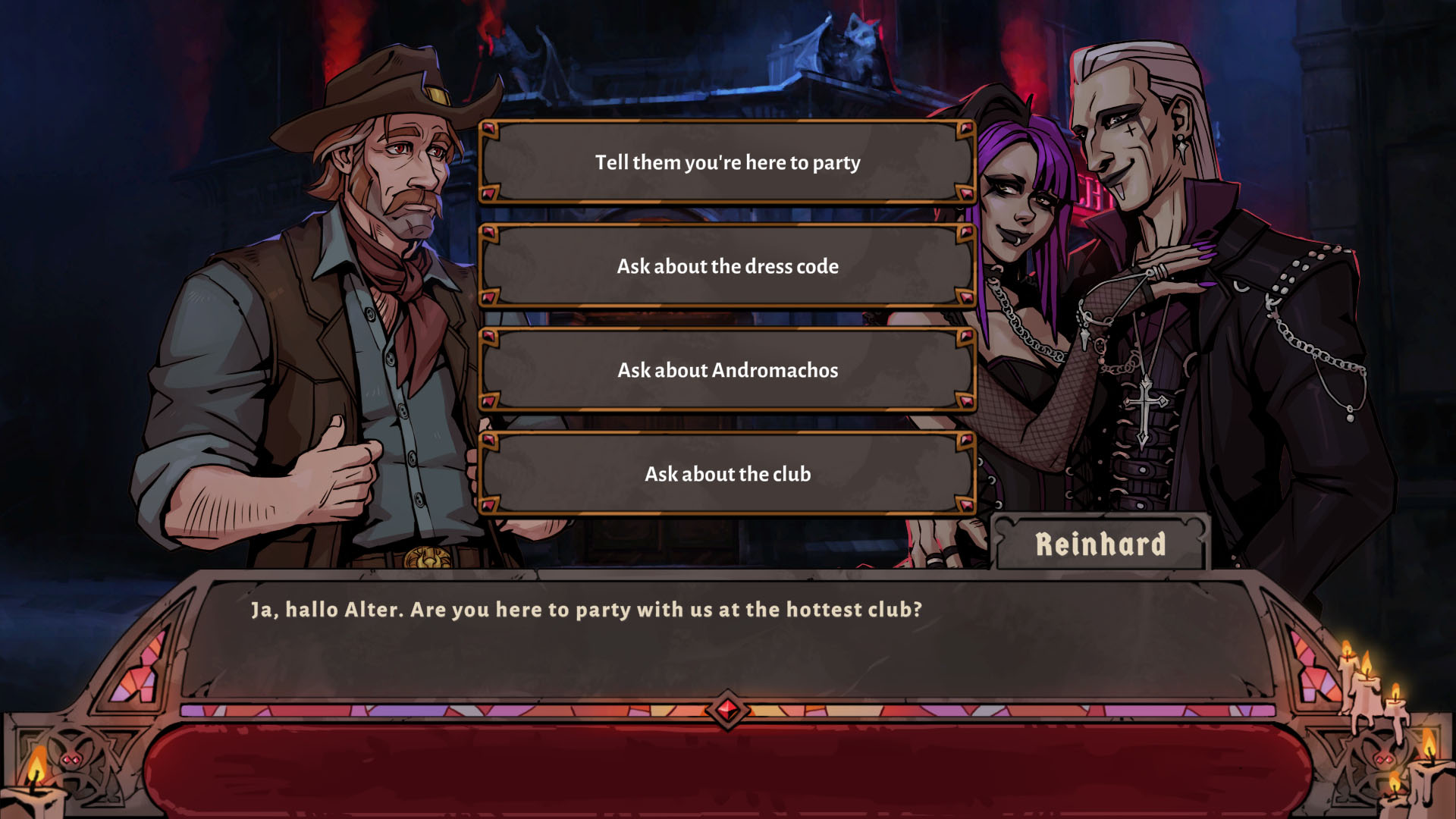
Task: Click the red diamond divider gem
Action: [727, 708]
